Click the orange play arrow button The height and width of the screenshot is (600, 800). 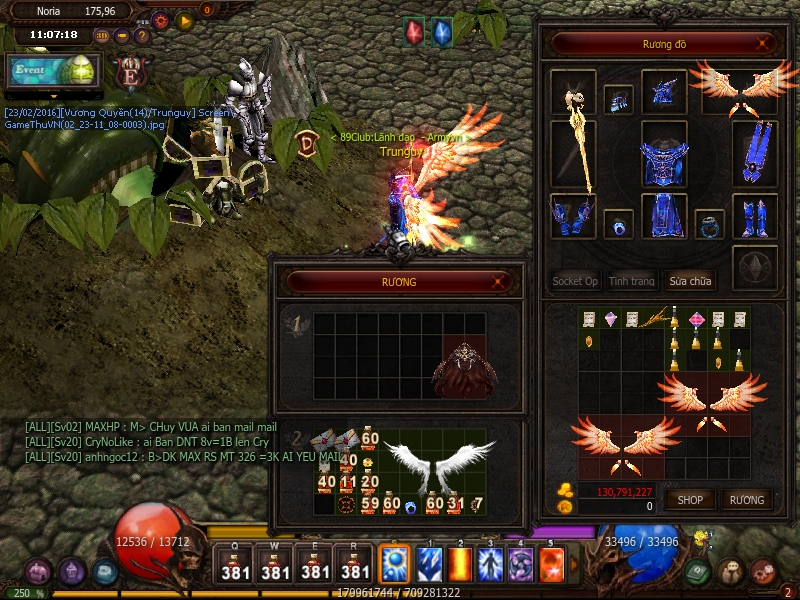[x=185, y=20]
